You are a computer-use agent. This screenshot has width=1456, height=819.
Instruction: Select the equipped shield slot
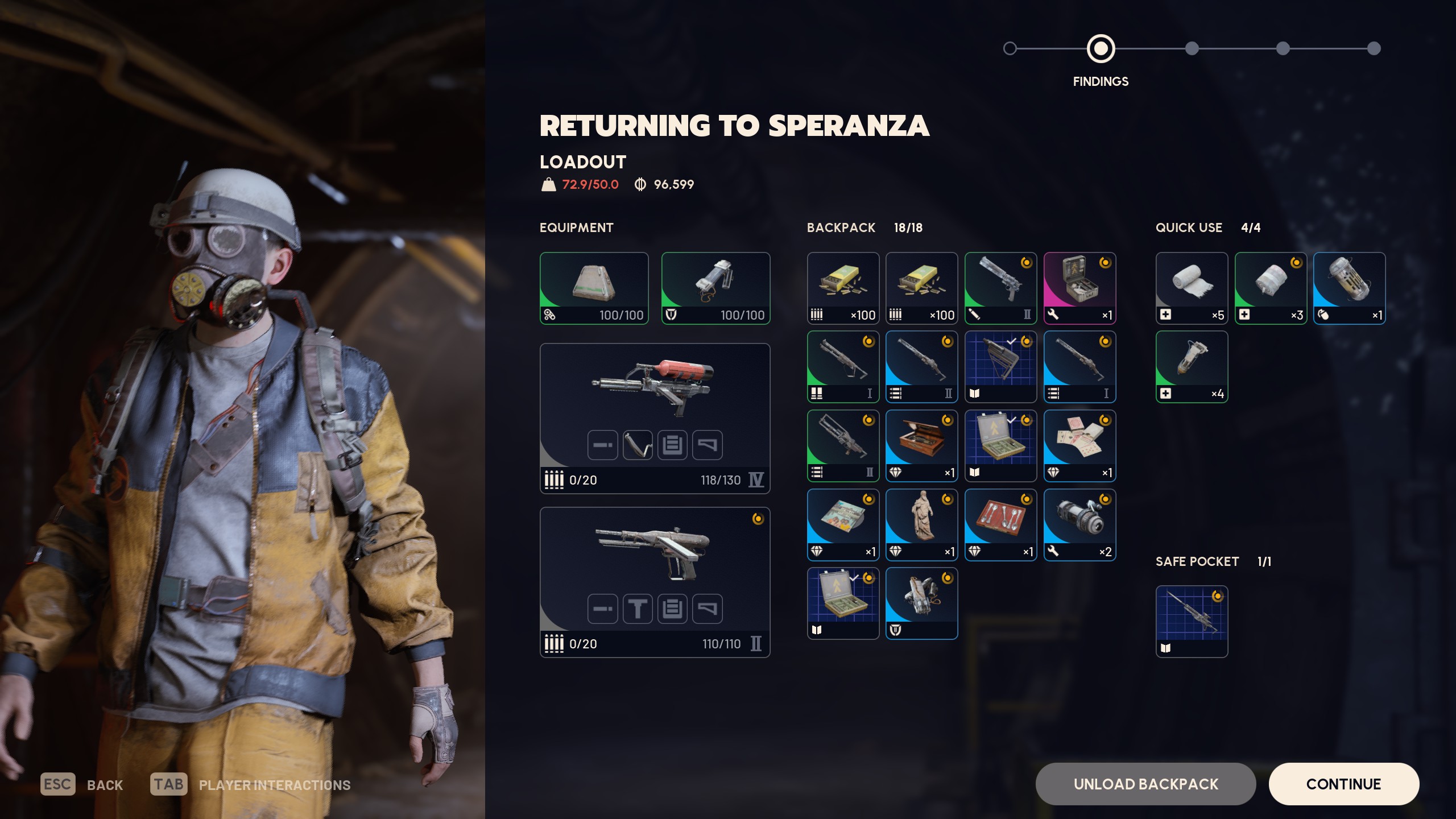[x=715, y=288]
